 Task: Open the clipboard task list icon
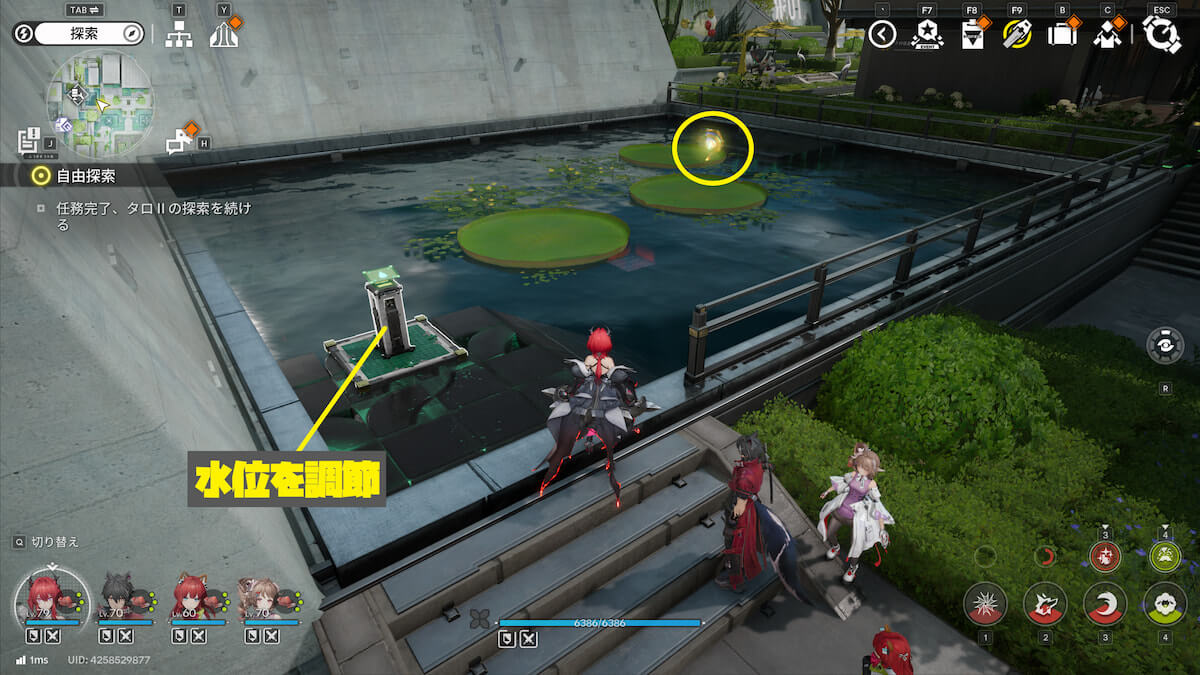click(971, 36)
